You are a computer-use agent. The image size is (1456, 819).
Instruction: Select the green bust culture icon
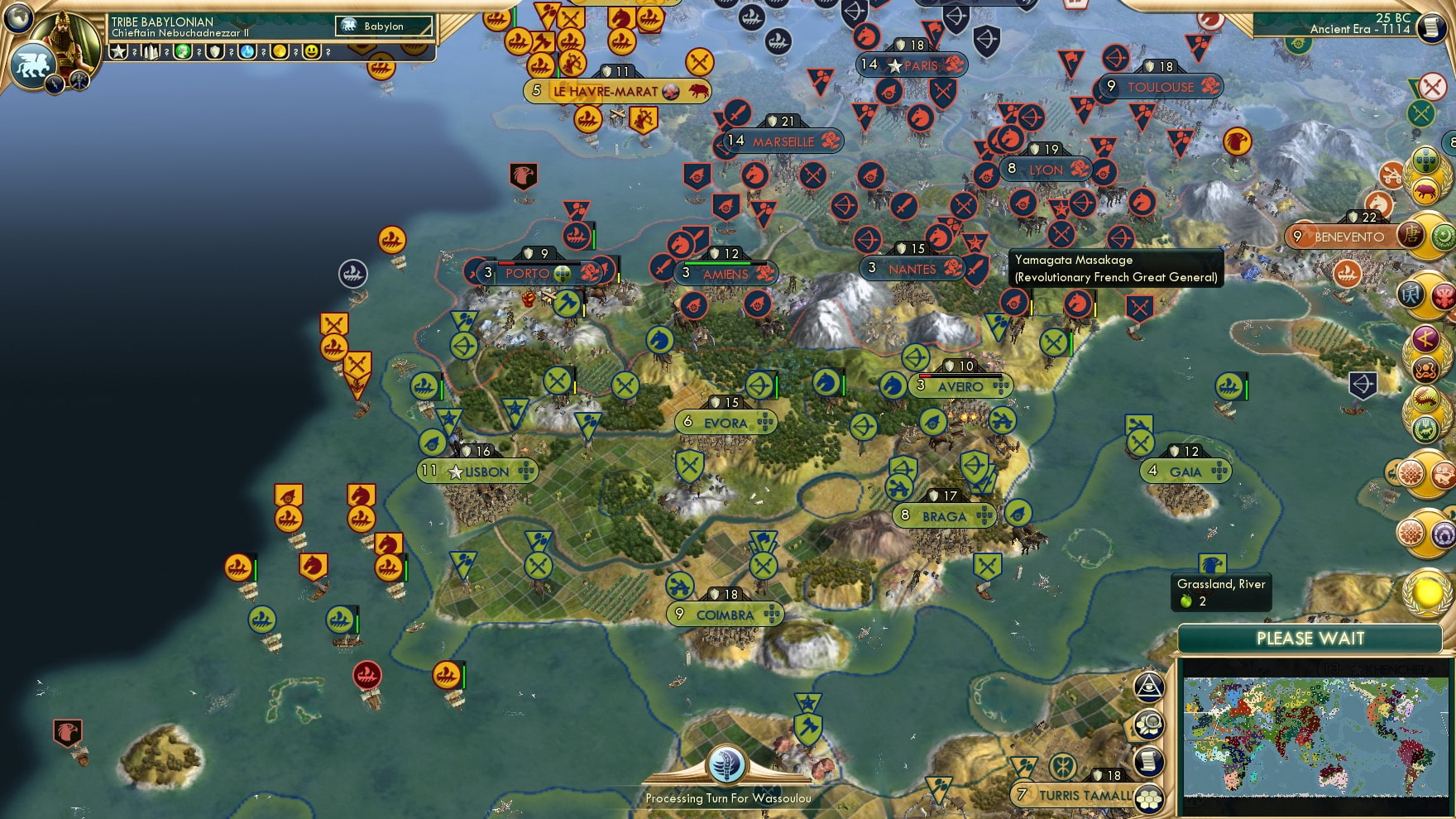pyautogui.click(x=183, y=52)
